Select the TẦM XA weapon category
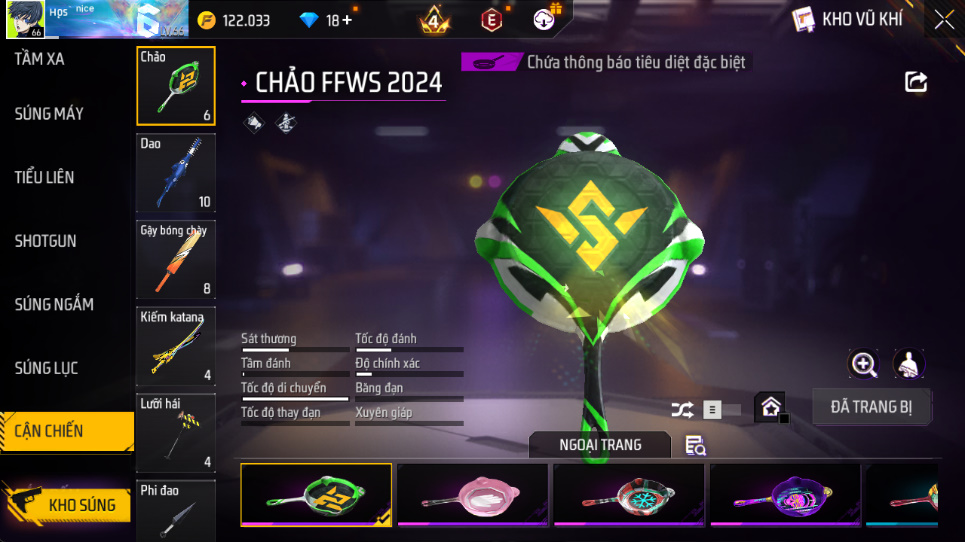The width and height of the screenshot is (965, 542). 40,59
